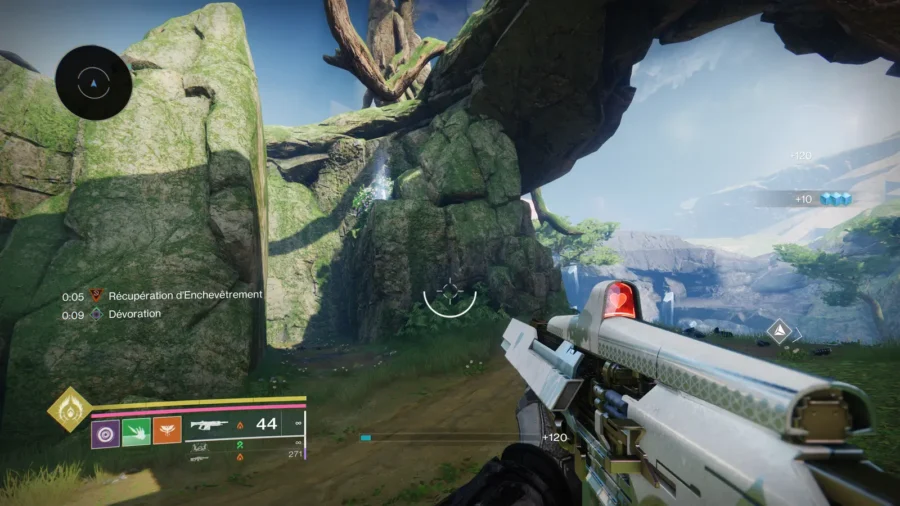Activate the purple grenade ability icon
This screenshot has width=900, height=506.
click(x=106, y=432)
